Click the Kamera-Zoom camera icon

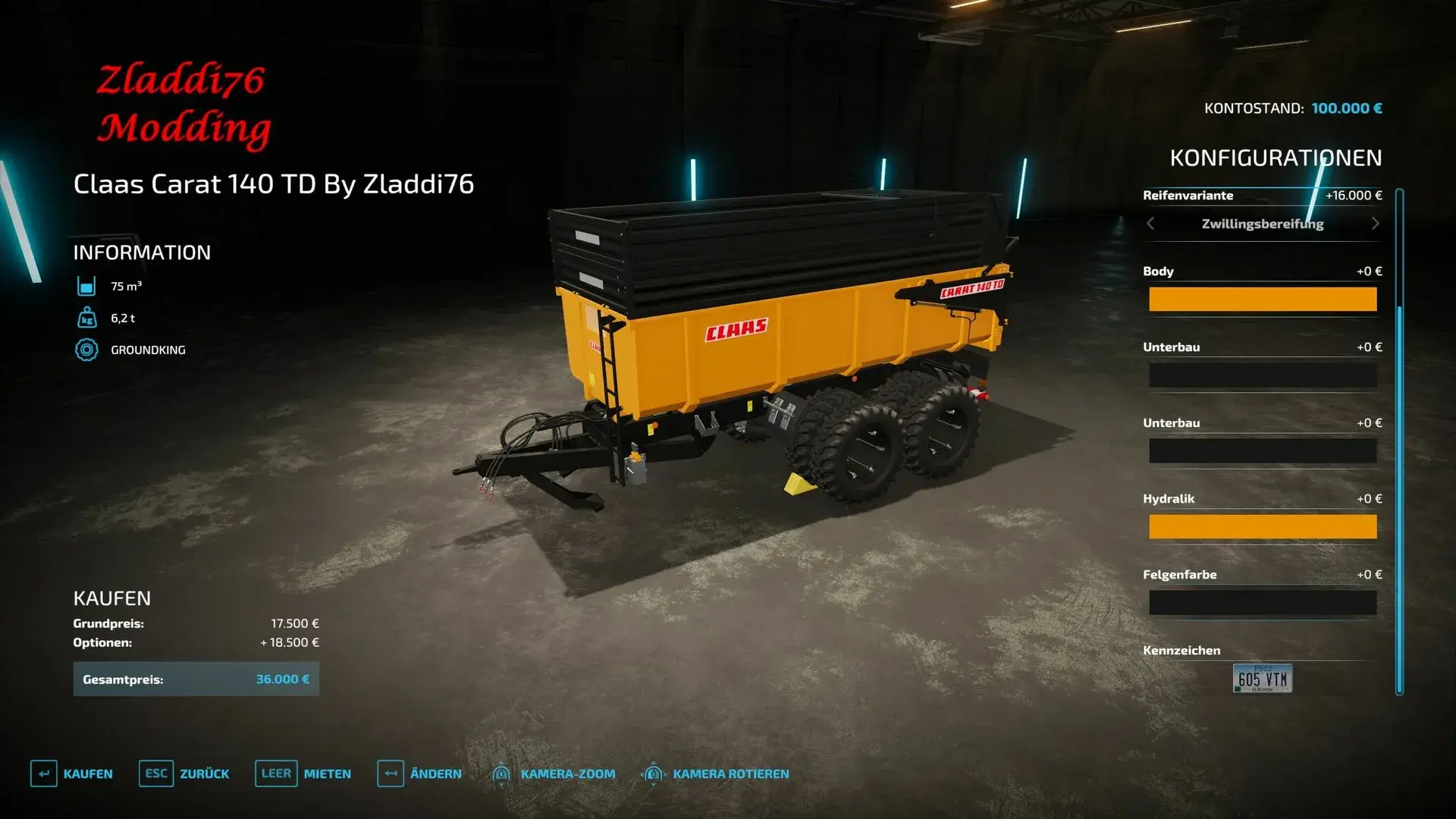click(x=500, y=773)
